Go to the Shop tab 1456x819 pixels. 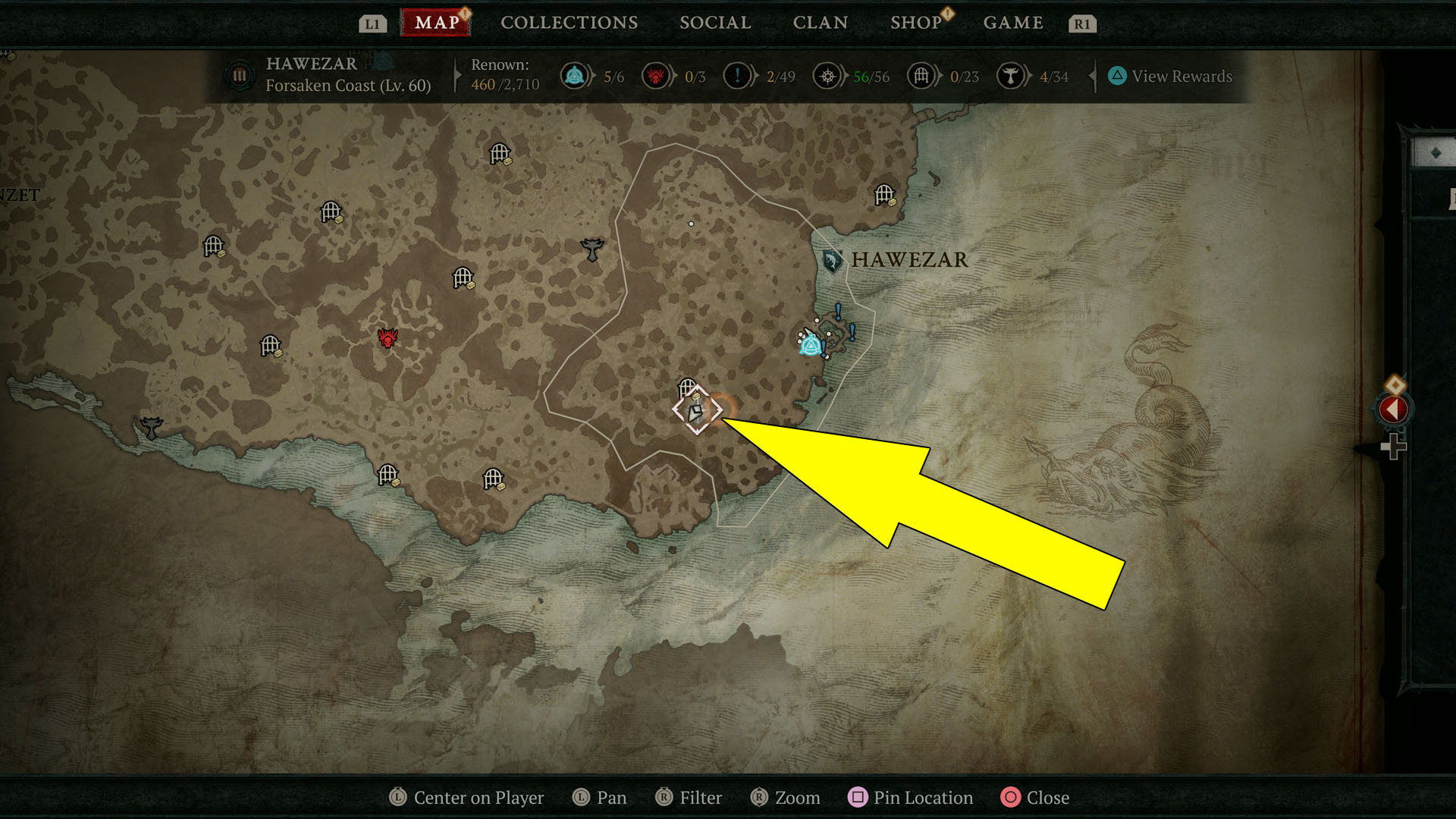[915, 23]
